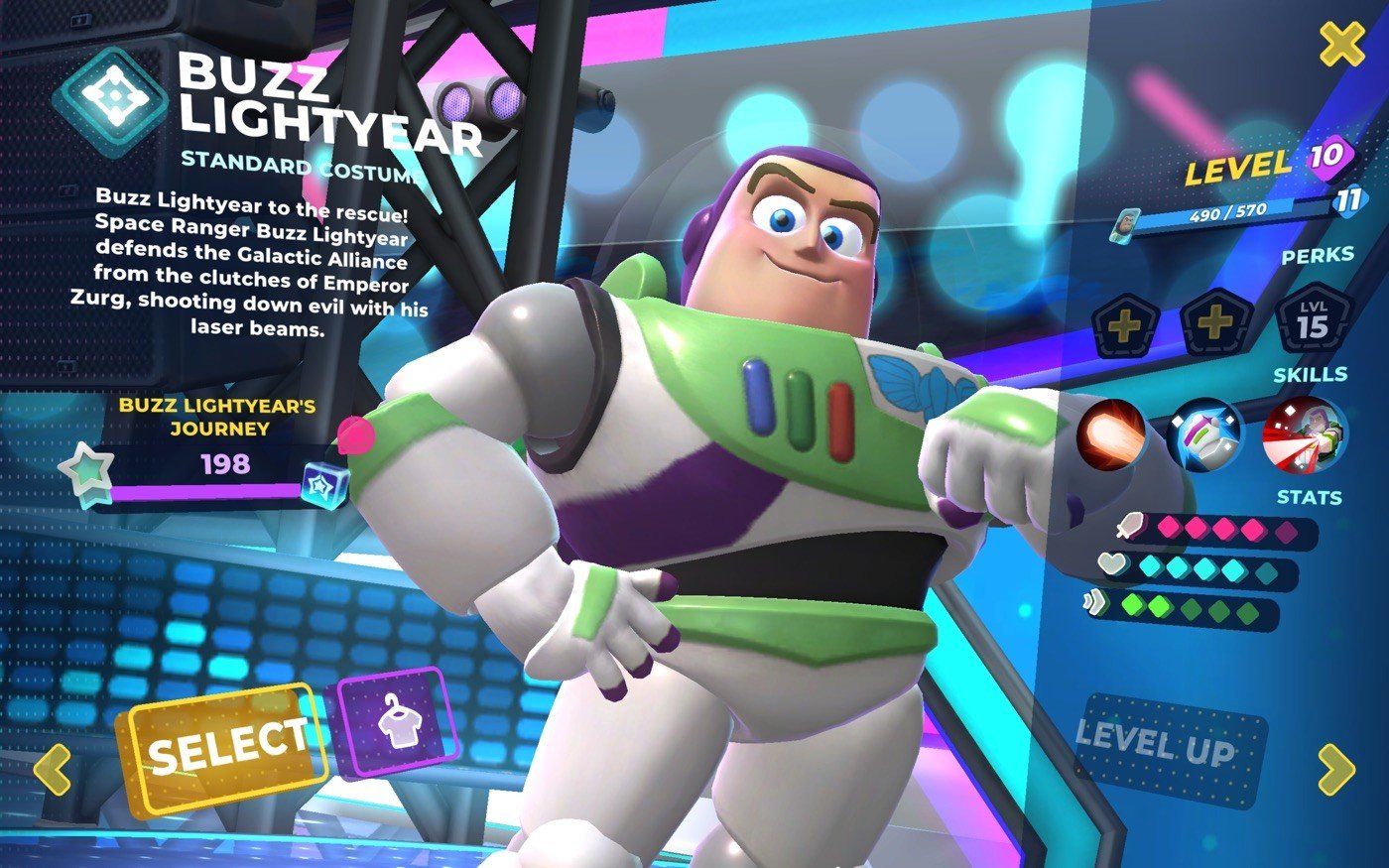The width and height of the screenshot is (1389, 868).
Task: Open the journey reward cube icon
Action: (x=326, y=484)
